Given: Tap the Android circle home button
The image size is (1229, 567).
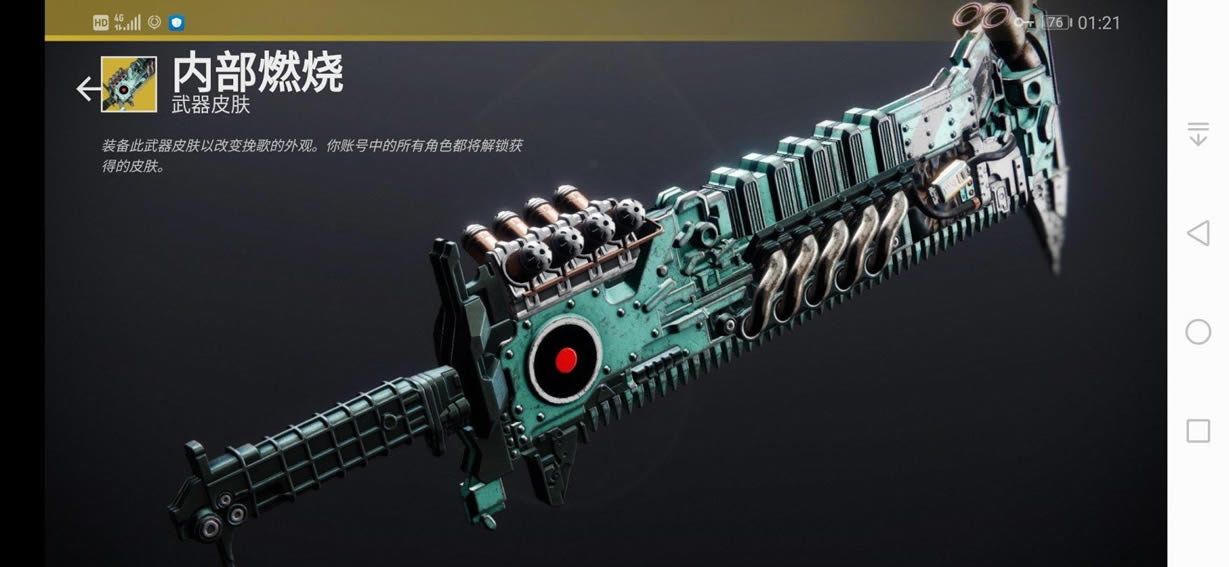Looking at the screenshot, I should coord(1198,332).
